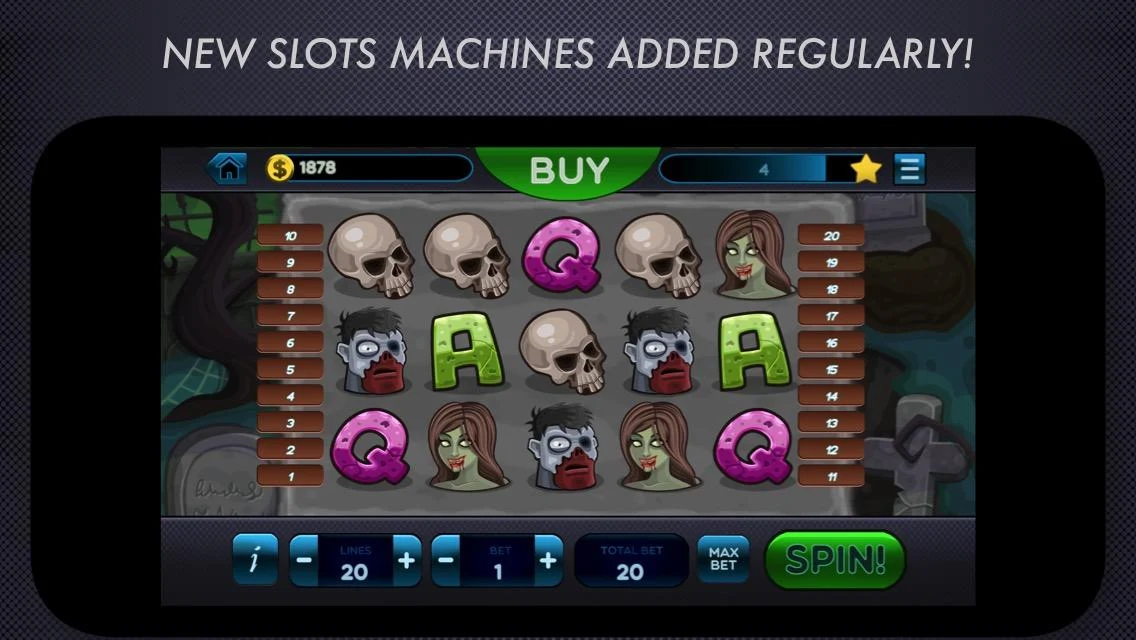The height and width of the screenshot is (640, 1136).
Task: Show payline 16 on the reels
Action: coord(830,343)
